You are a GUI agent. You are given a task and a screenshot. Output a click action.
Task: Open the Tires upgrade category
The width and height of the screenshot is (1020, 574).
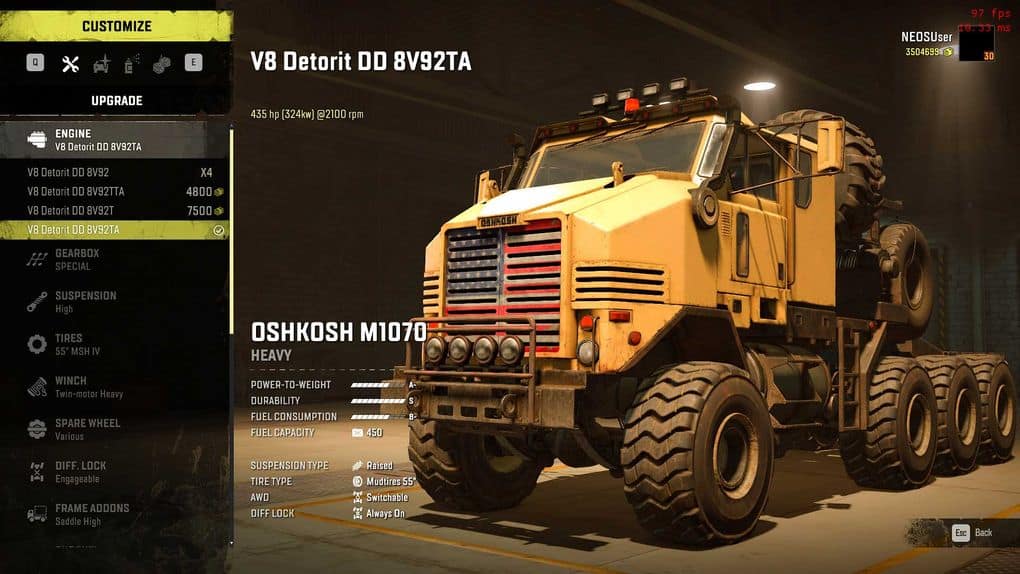pos(114,344)
